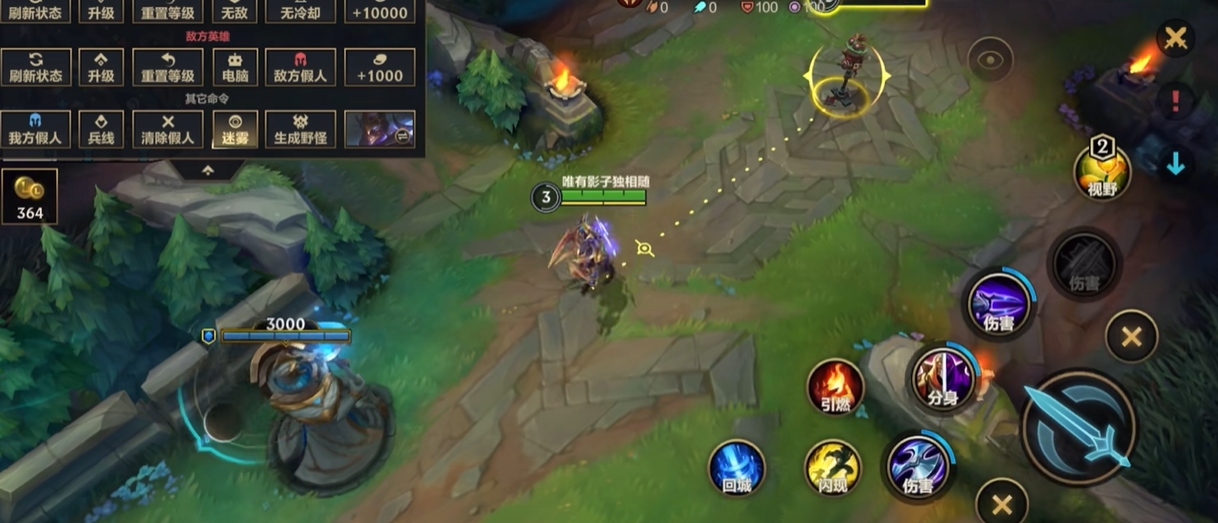Open the shop via the gold coin counter
Screen dimensions: 1218x523
pos(30,196)
